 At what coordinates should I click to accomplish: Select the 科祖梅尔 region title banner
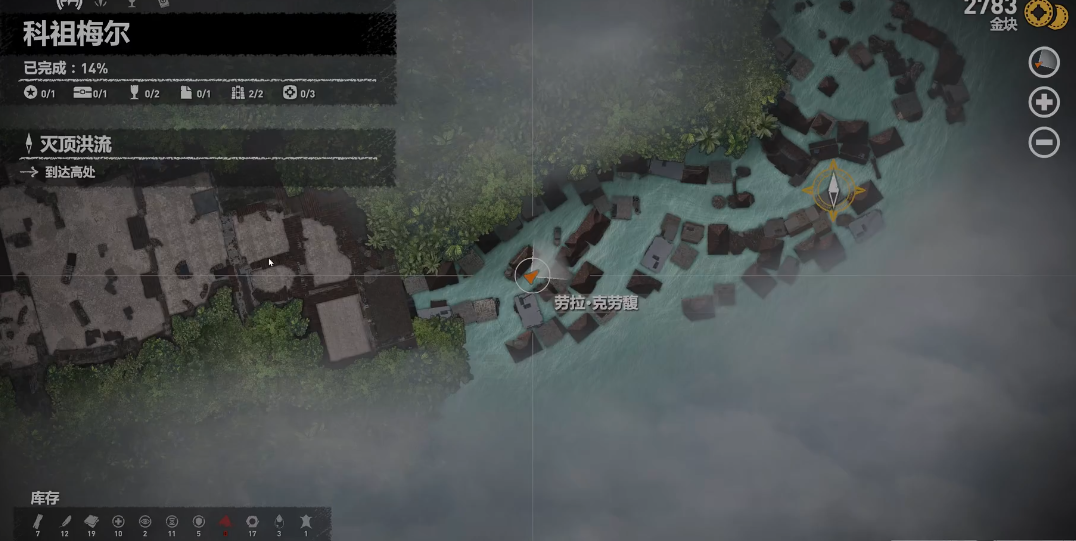coord(77,35)
